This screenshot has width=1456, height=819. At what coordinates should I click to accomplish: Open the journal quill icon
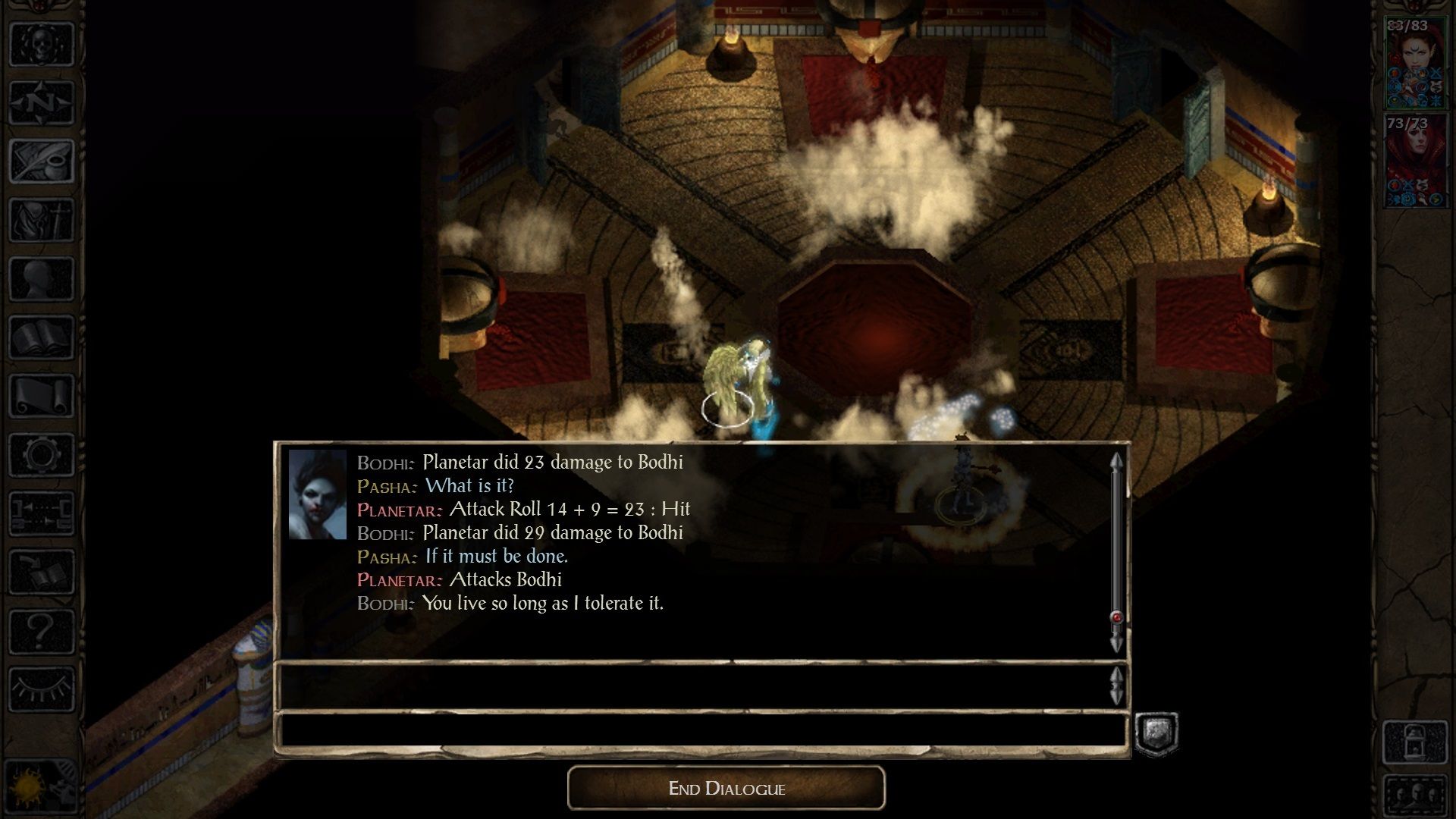click(x=42, y=161)
